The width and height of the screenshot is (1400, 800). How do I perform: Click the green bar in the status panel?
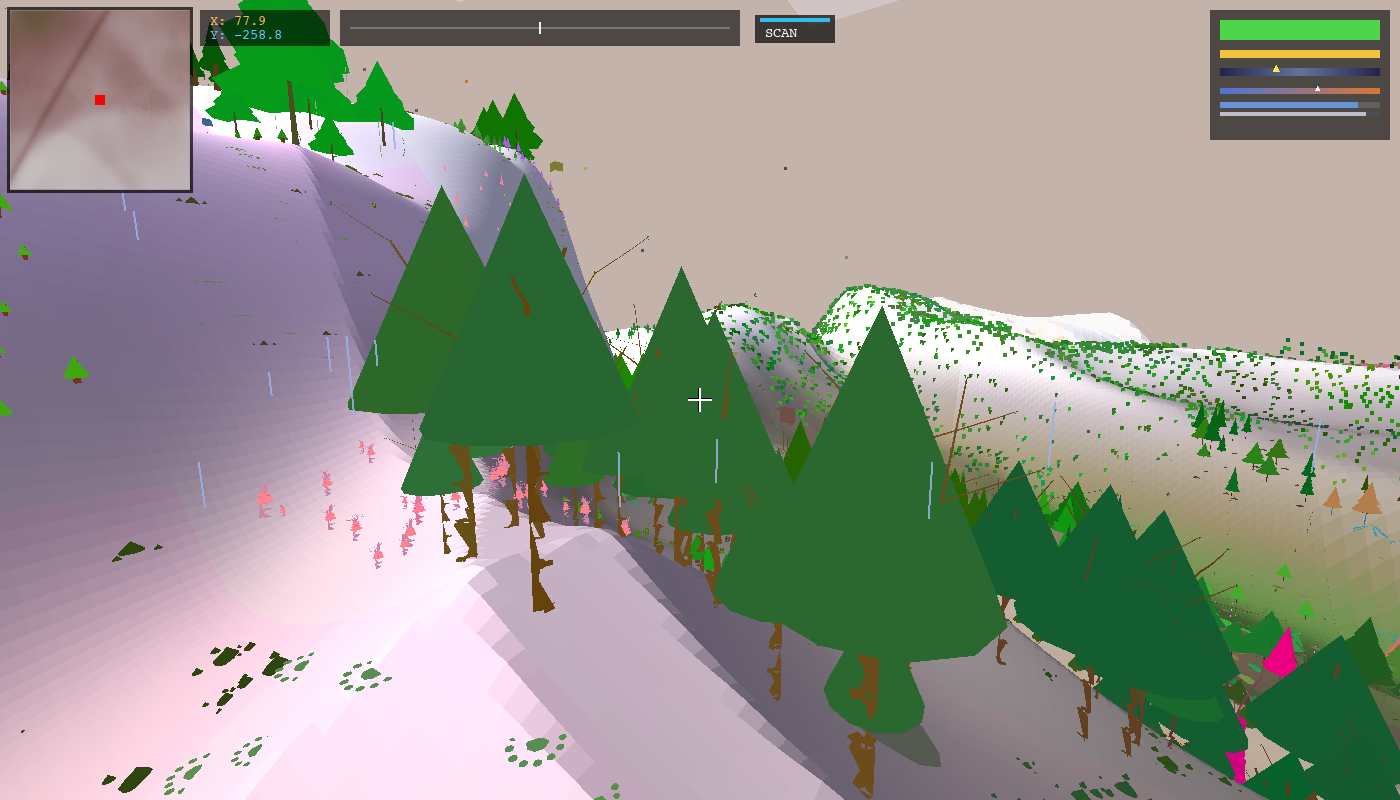[x=1298, y=27]
